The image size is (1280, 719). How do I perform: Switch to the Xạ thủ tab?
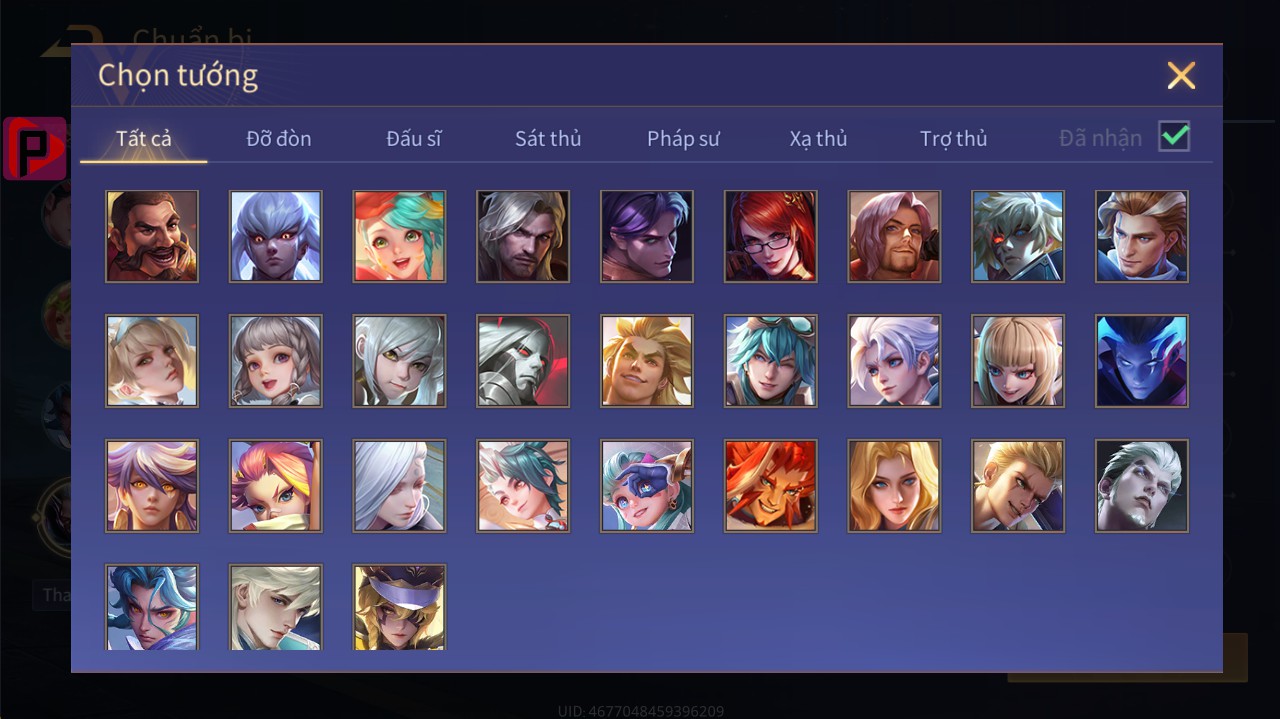[818, 138]
